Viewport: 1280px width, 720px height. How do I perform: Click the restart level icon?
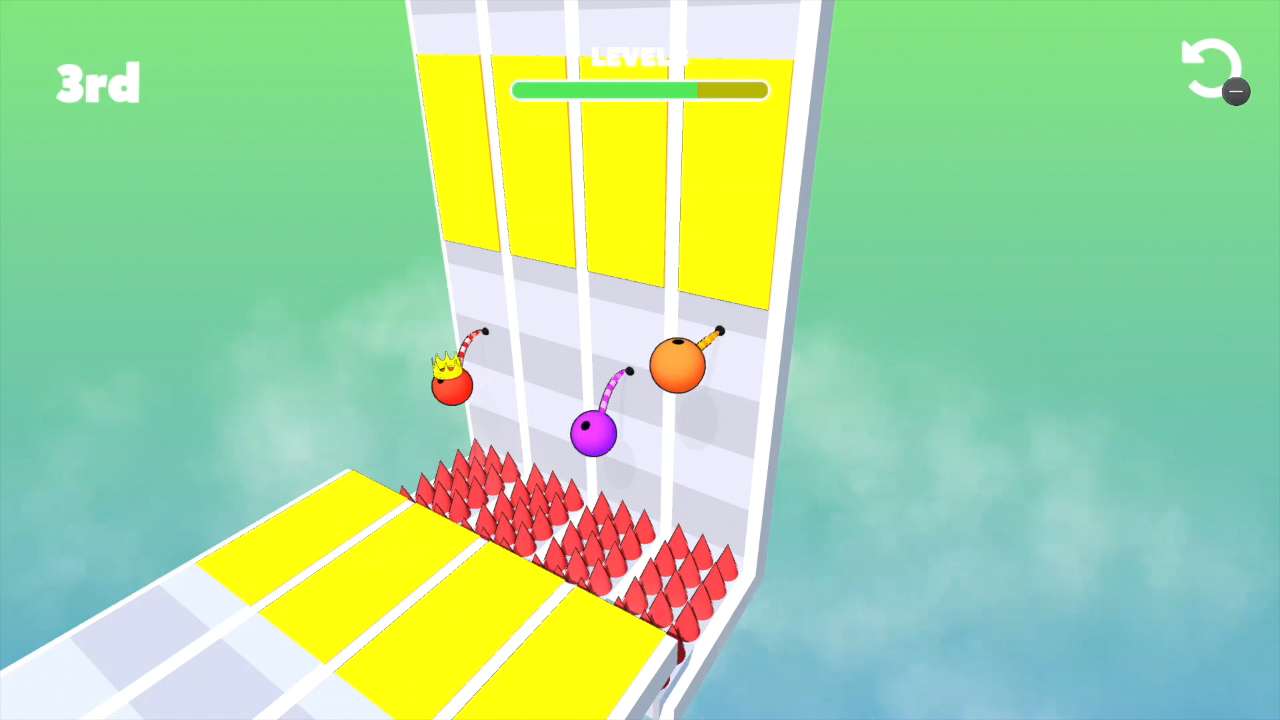(x=1212, y=66)
